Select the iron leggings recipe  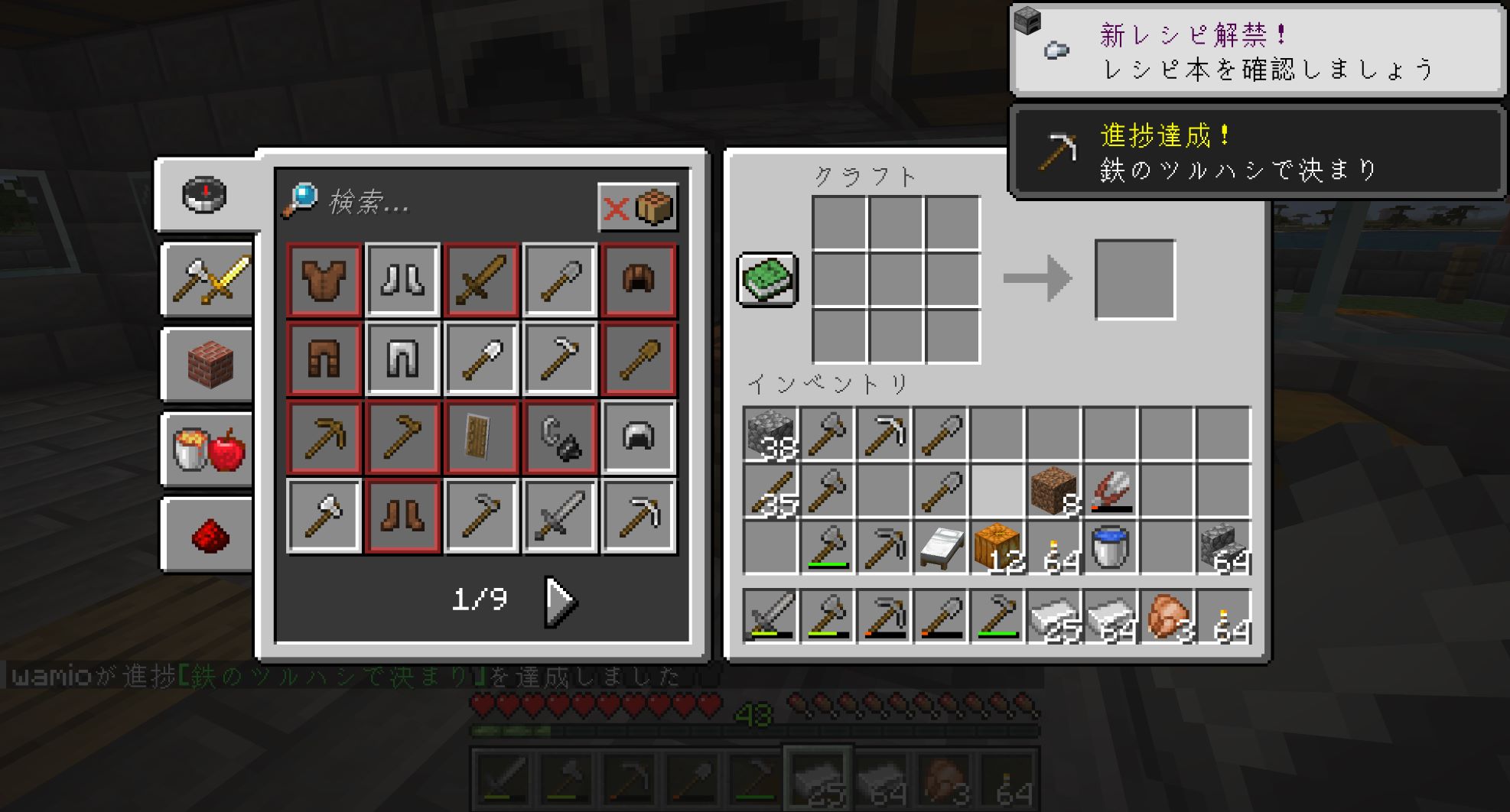402,359
